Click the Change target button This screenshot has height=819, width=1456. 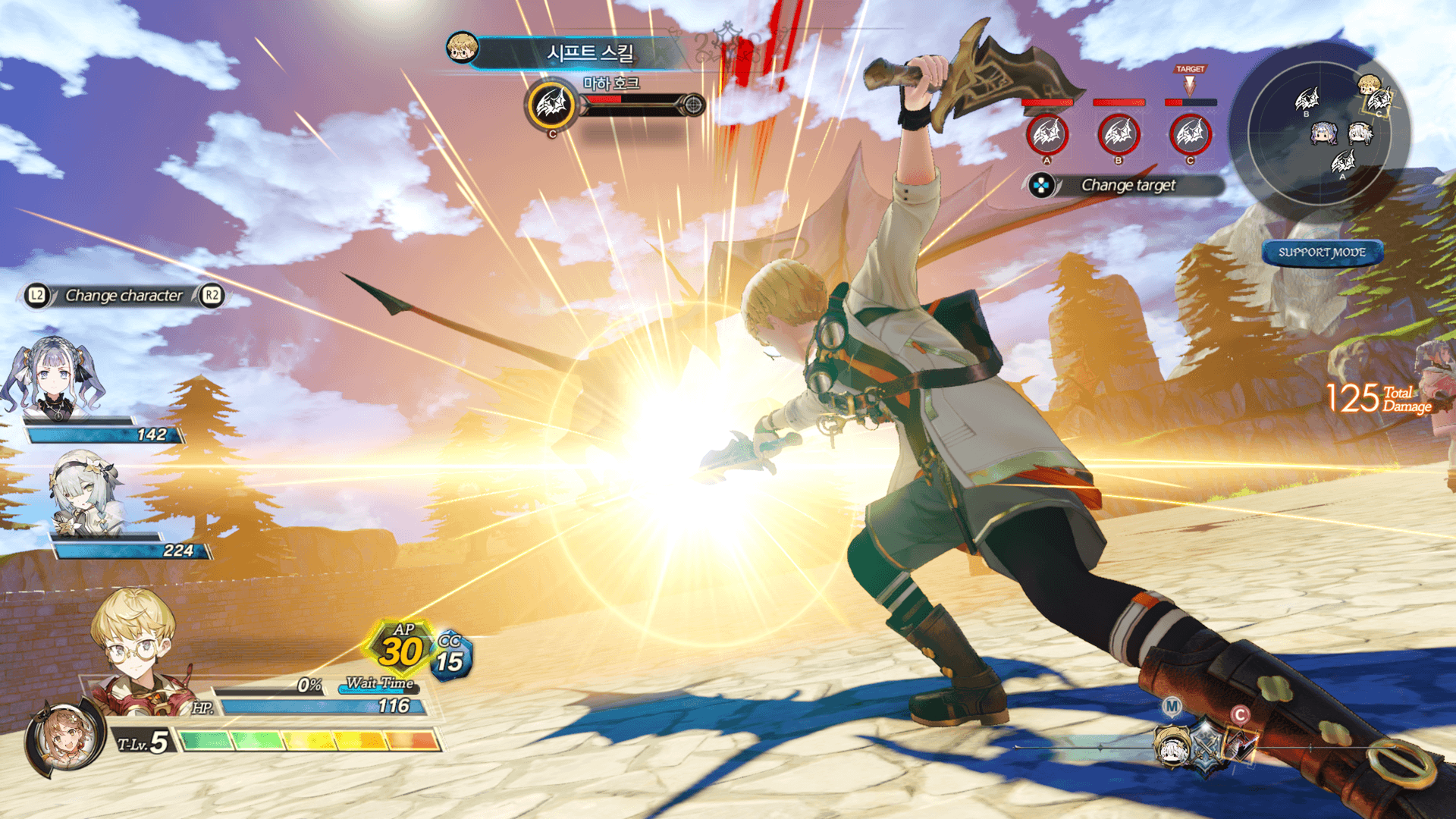point(1127,185)
